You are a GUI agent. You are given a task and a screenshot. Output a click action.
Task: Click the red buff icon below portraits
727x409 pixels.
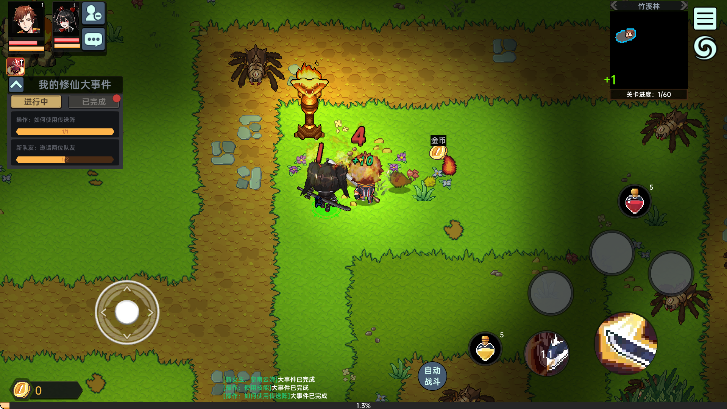click(x=15, y=66)
